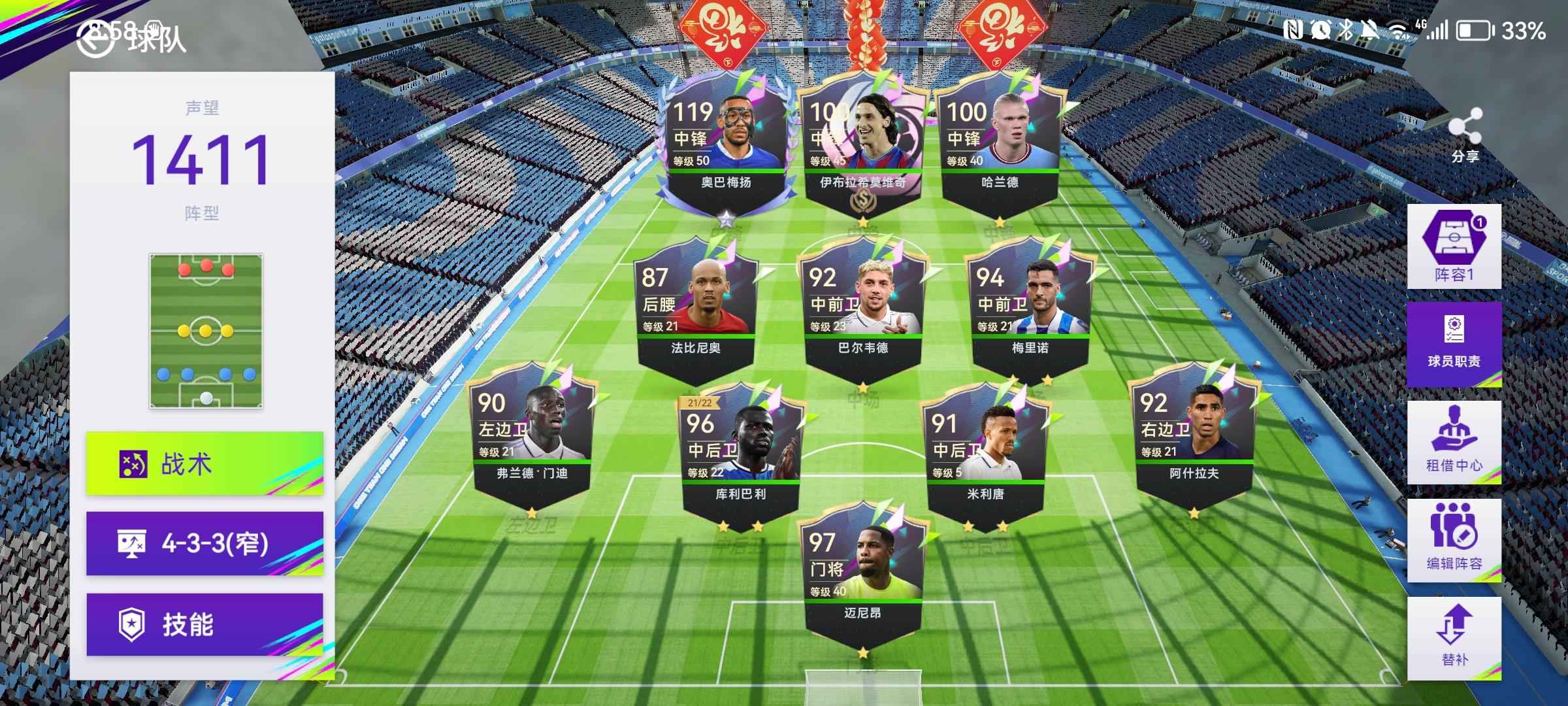1568x706 pixels.
Task: Share the squad via 分享
Action: (x=1465, y=136)
